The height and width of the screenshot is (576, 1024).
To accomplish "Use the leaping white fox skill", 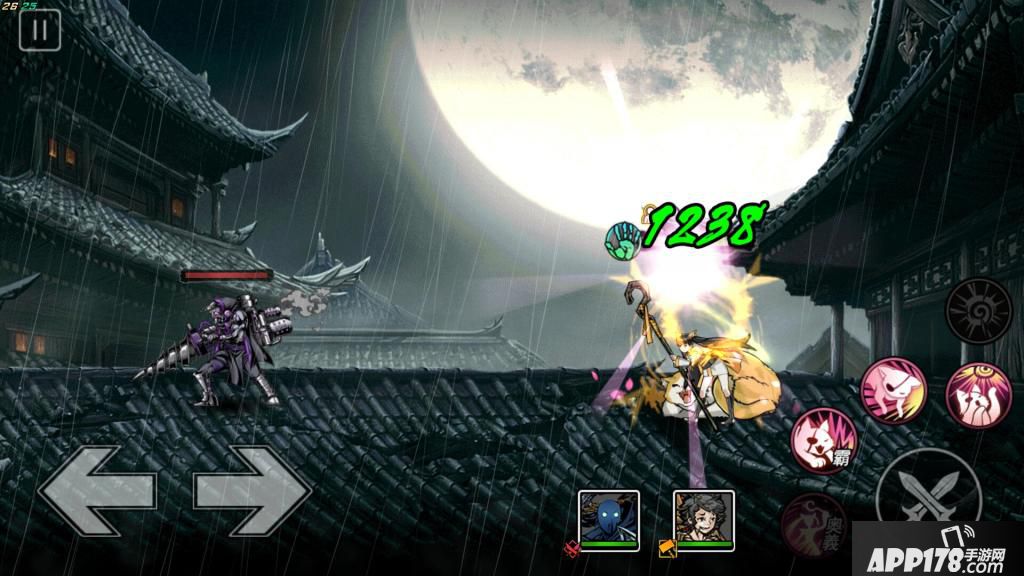I will tap(893, 390).
